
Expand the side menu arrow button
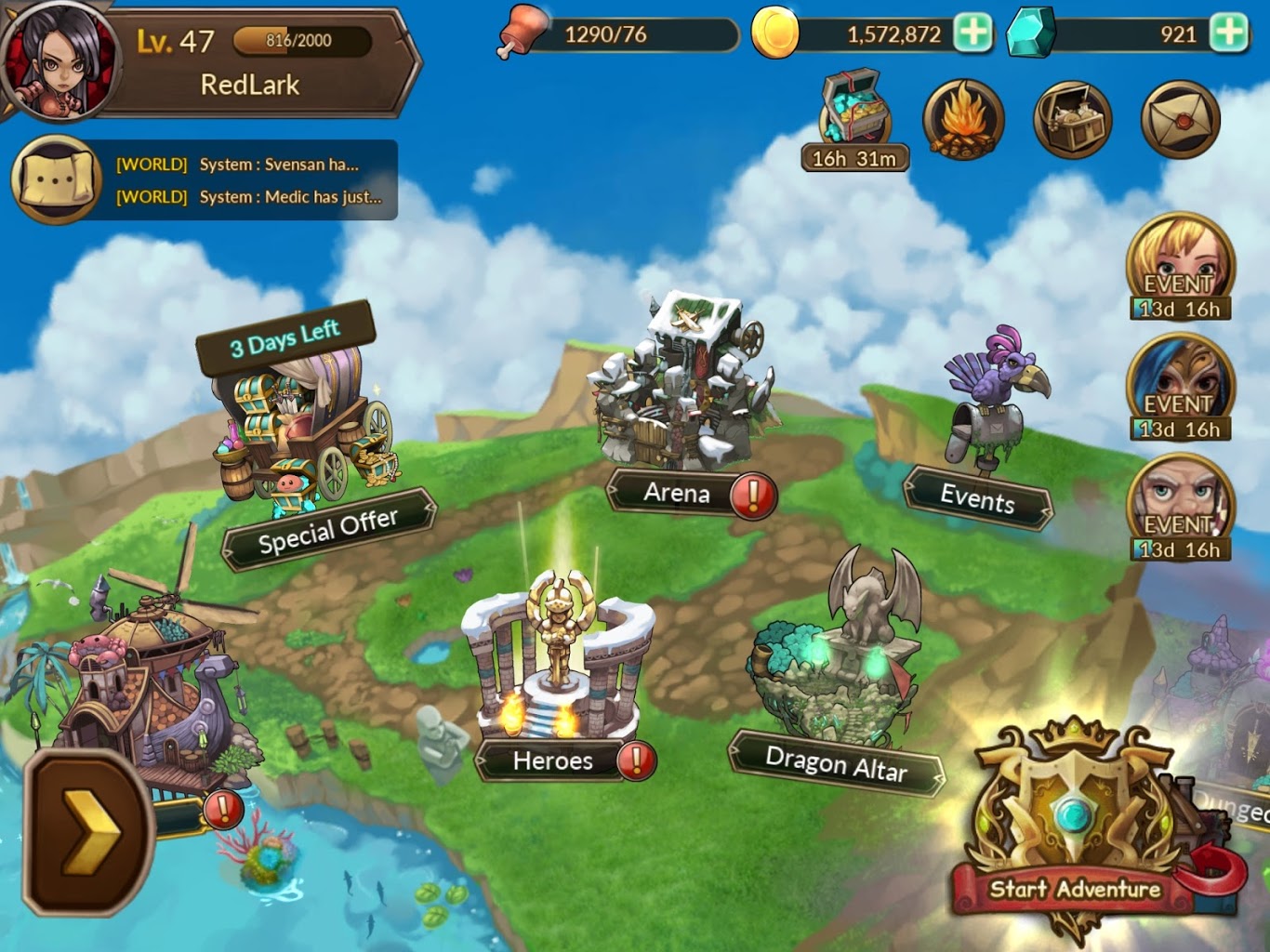click(x=88, y=832)
